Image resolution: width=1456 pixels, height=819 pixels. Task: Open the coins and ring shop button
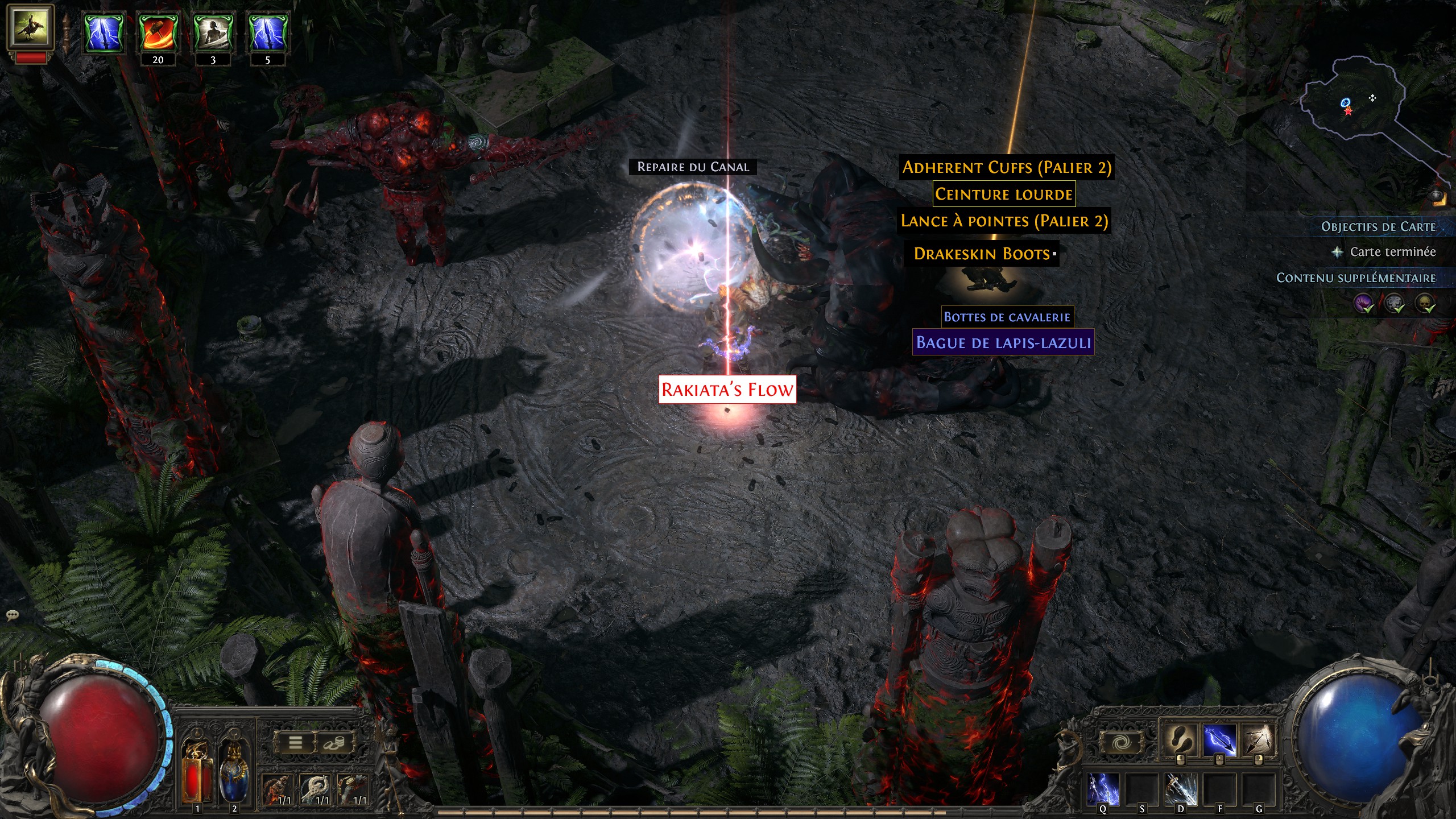click(334, 742)
